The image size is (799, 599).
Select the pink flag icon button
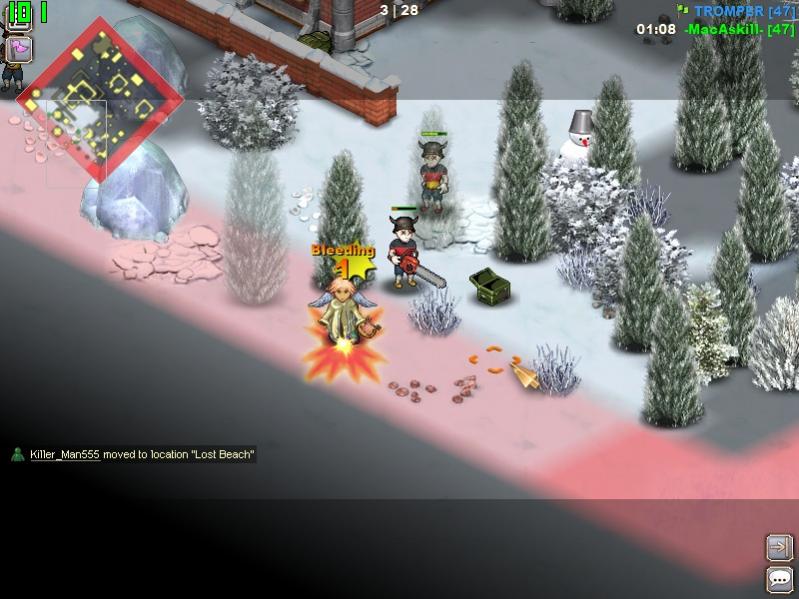pyautogui.click(x=19, y=49)
